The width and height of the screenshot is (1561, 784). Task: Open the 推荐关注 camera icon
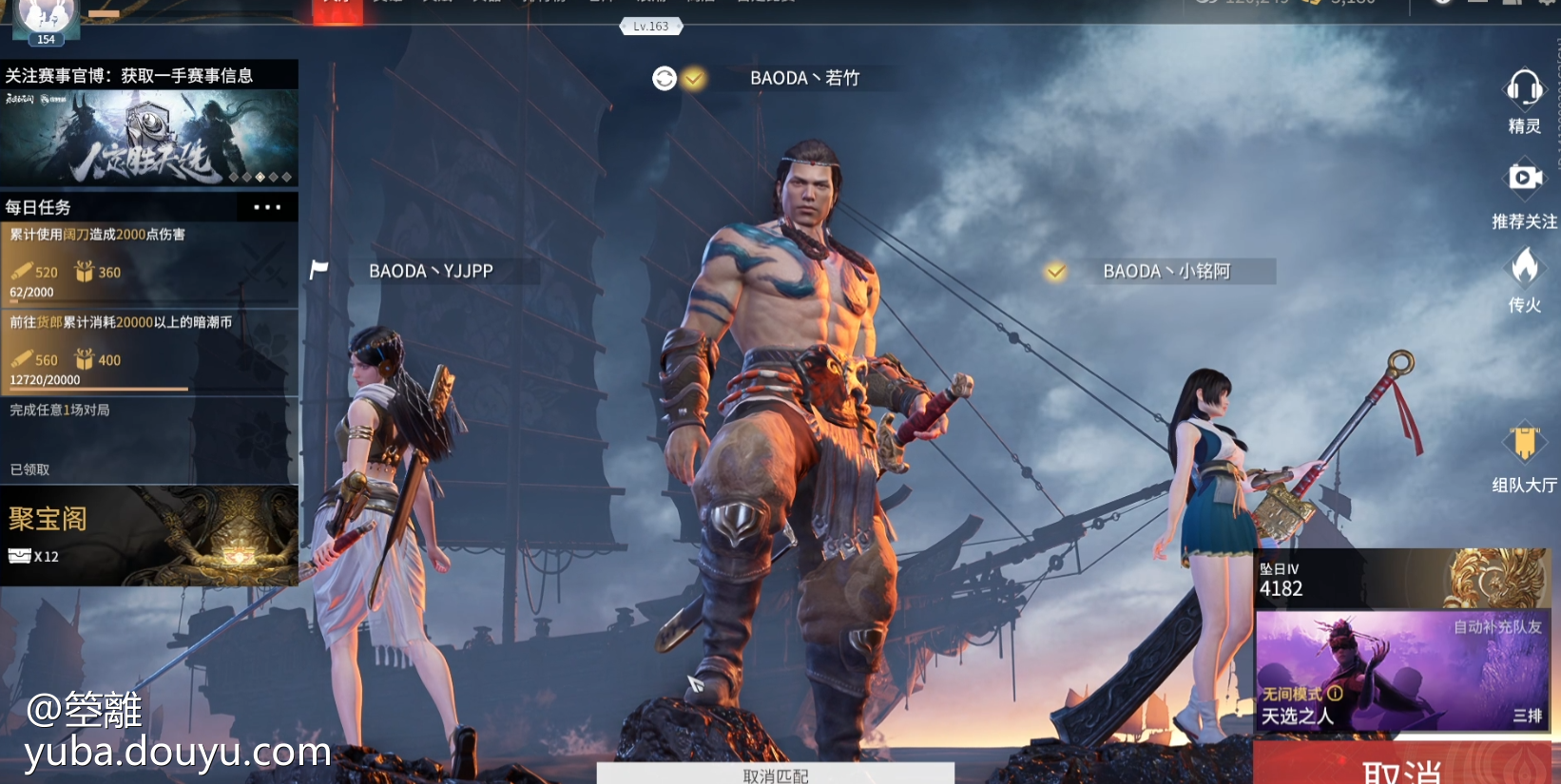[1524, 178]
